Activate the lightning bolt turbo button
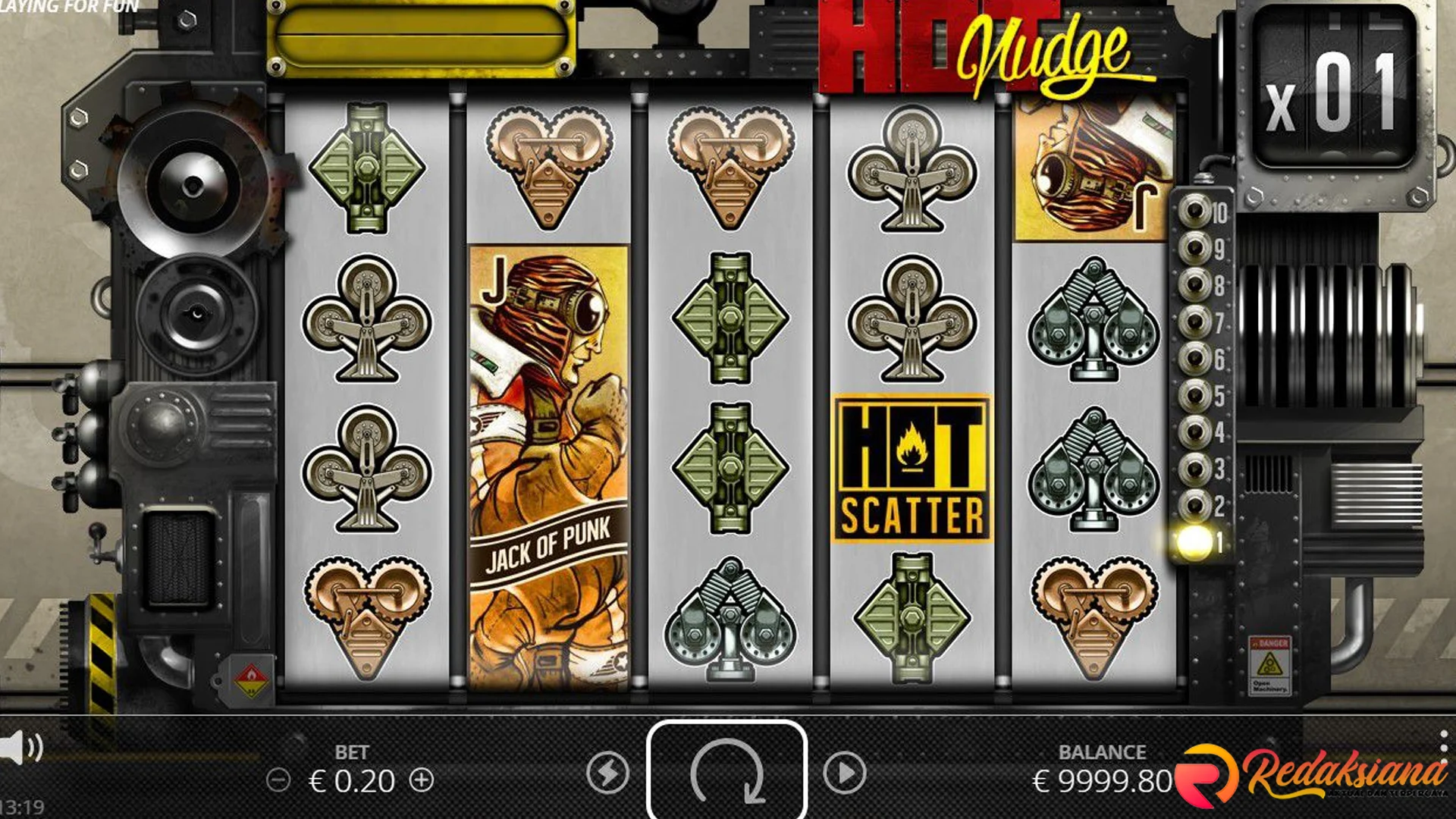The width and height of the screenshot is (1456, 819). pyautogui.click(x=608, y=773)
